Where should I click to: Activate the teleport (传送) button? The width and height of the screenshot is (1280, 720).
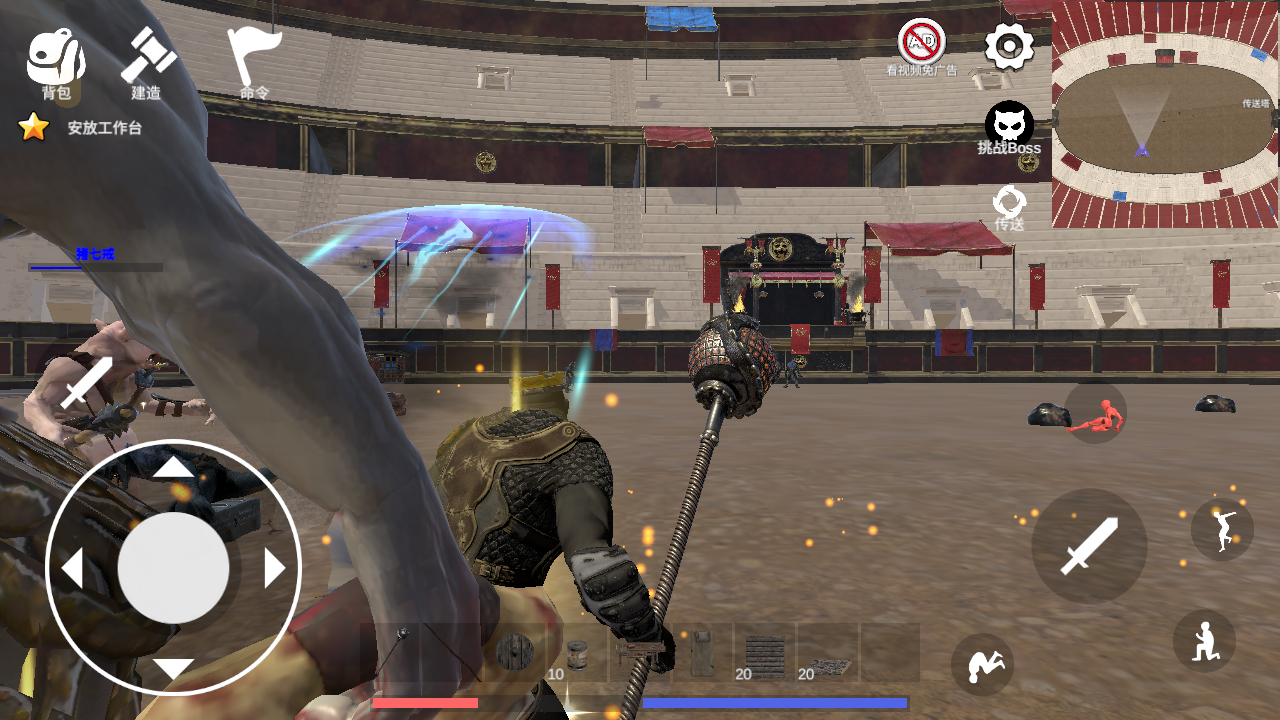(1009, 207)
